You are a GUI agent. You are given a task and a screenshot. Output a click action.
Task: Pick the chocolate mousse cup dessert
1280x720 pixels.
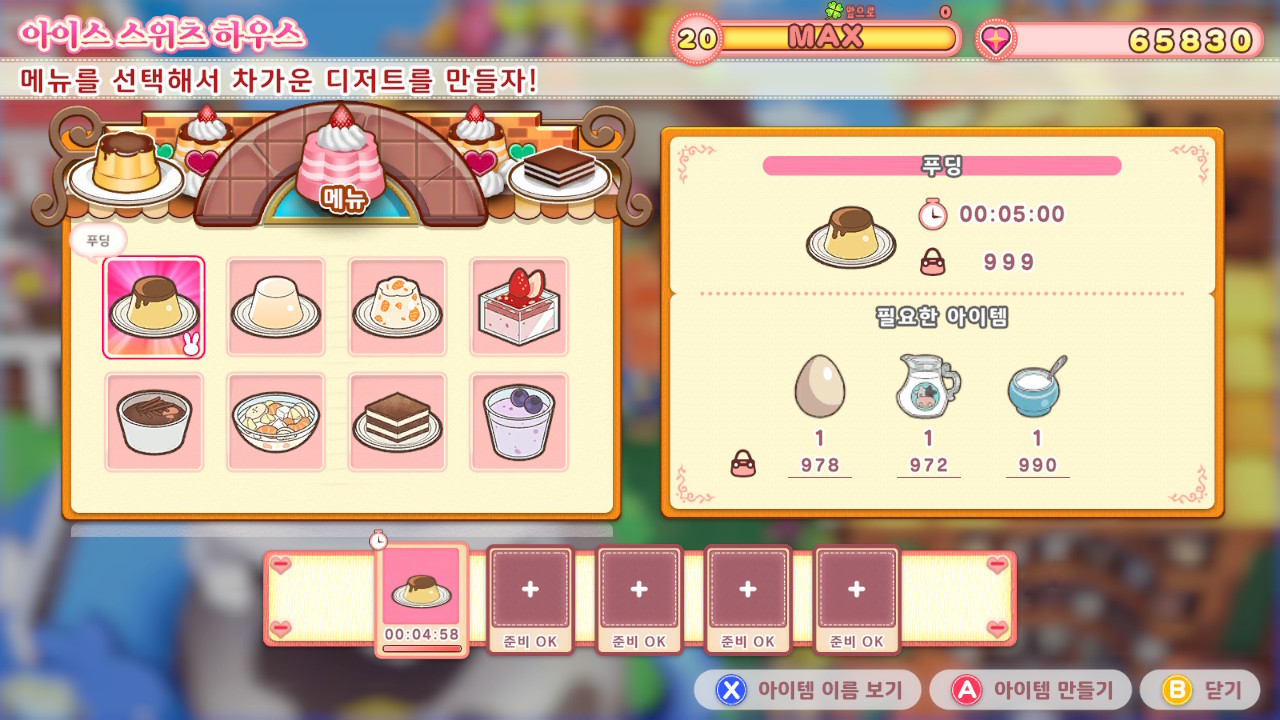point(154,420)
